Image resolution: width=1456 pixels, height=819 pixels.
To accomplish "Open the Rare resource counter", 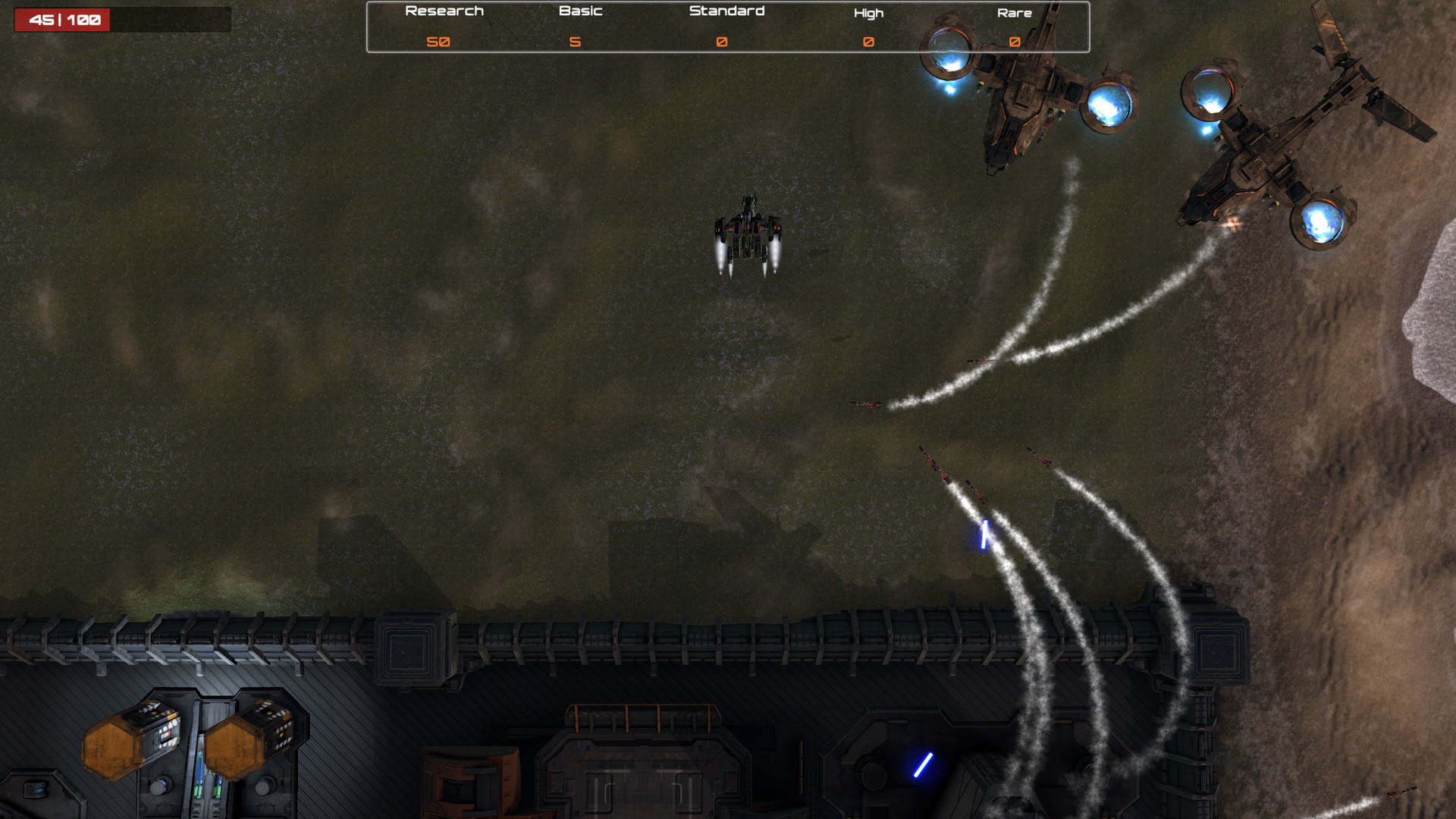I will click(1014, 42).
